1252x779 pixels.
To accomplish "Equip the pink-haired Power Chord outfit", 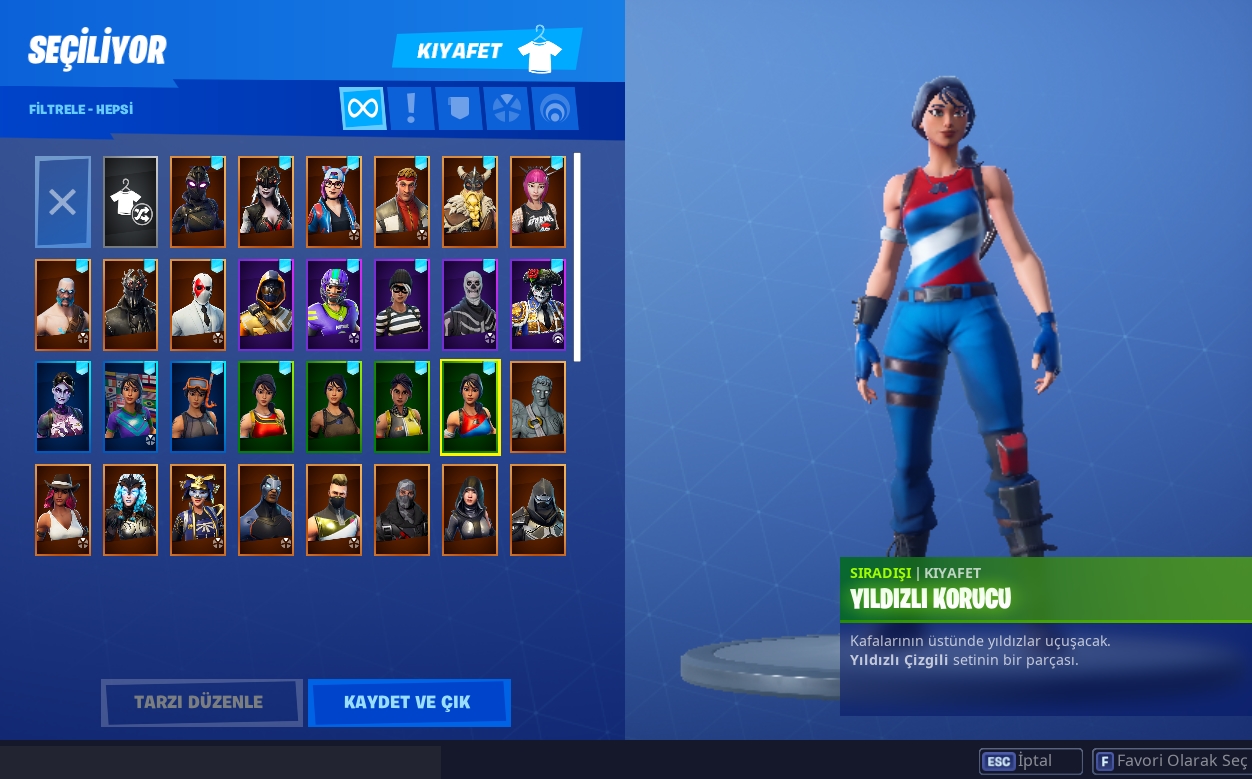I will tap(538, 202).
